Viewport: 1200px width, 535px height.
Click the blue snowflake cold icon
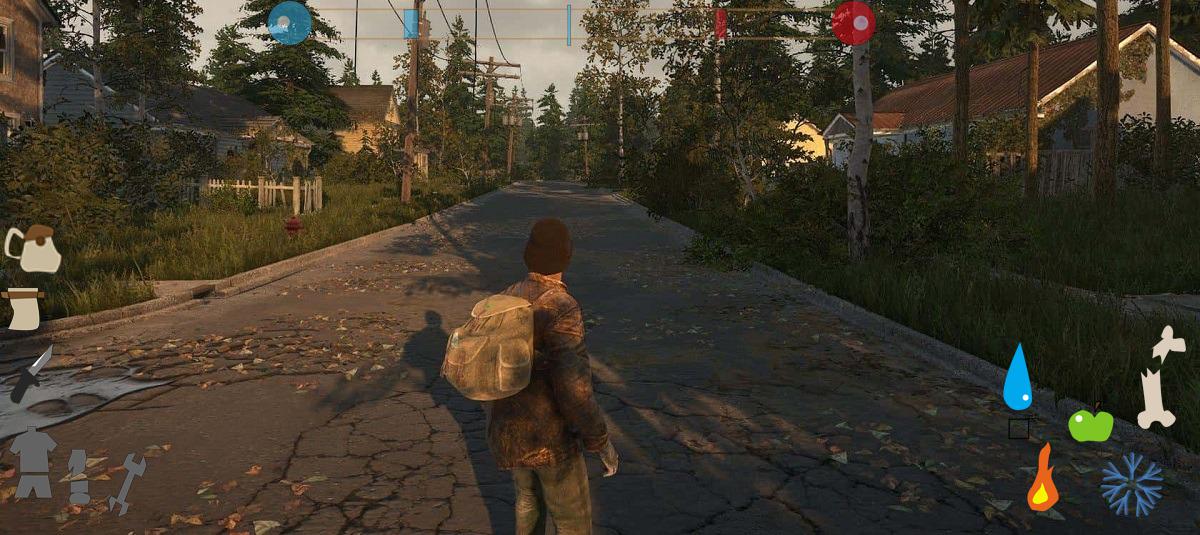pyautogui.click(x=1132, y=485)
